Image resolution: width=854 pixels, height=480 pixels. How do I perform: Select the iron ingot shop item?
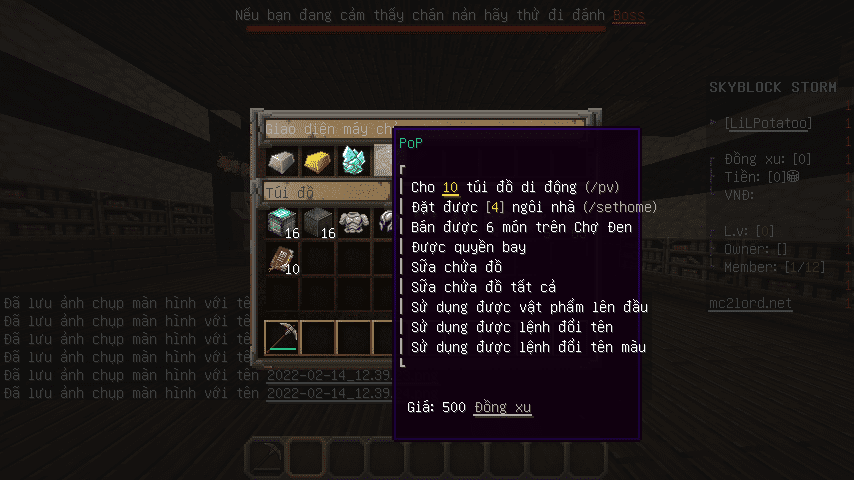[283, 160]
